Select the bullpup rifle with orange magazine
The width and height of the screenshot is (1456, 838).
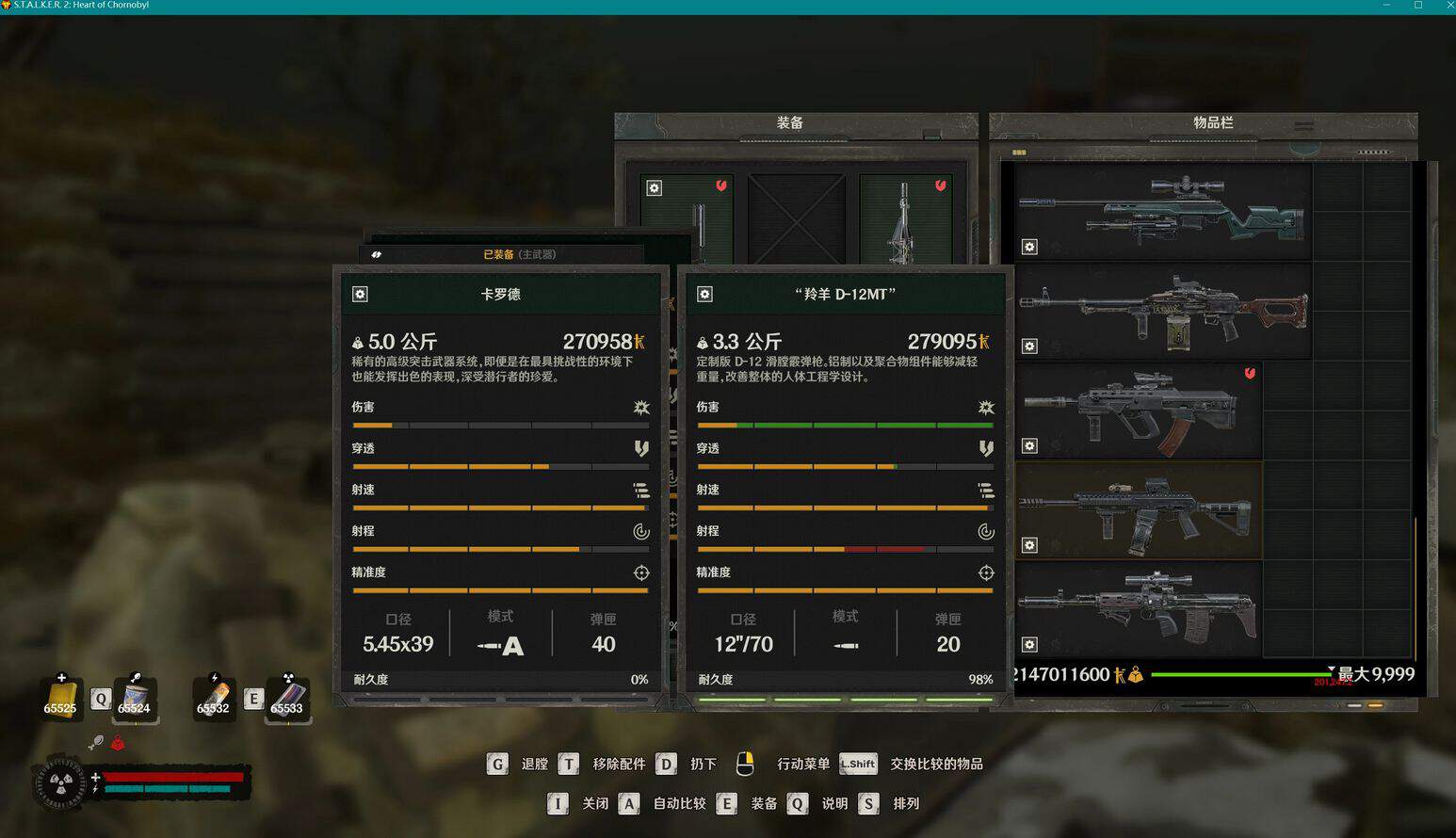coord(1140,411)
